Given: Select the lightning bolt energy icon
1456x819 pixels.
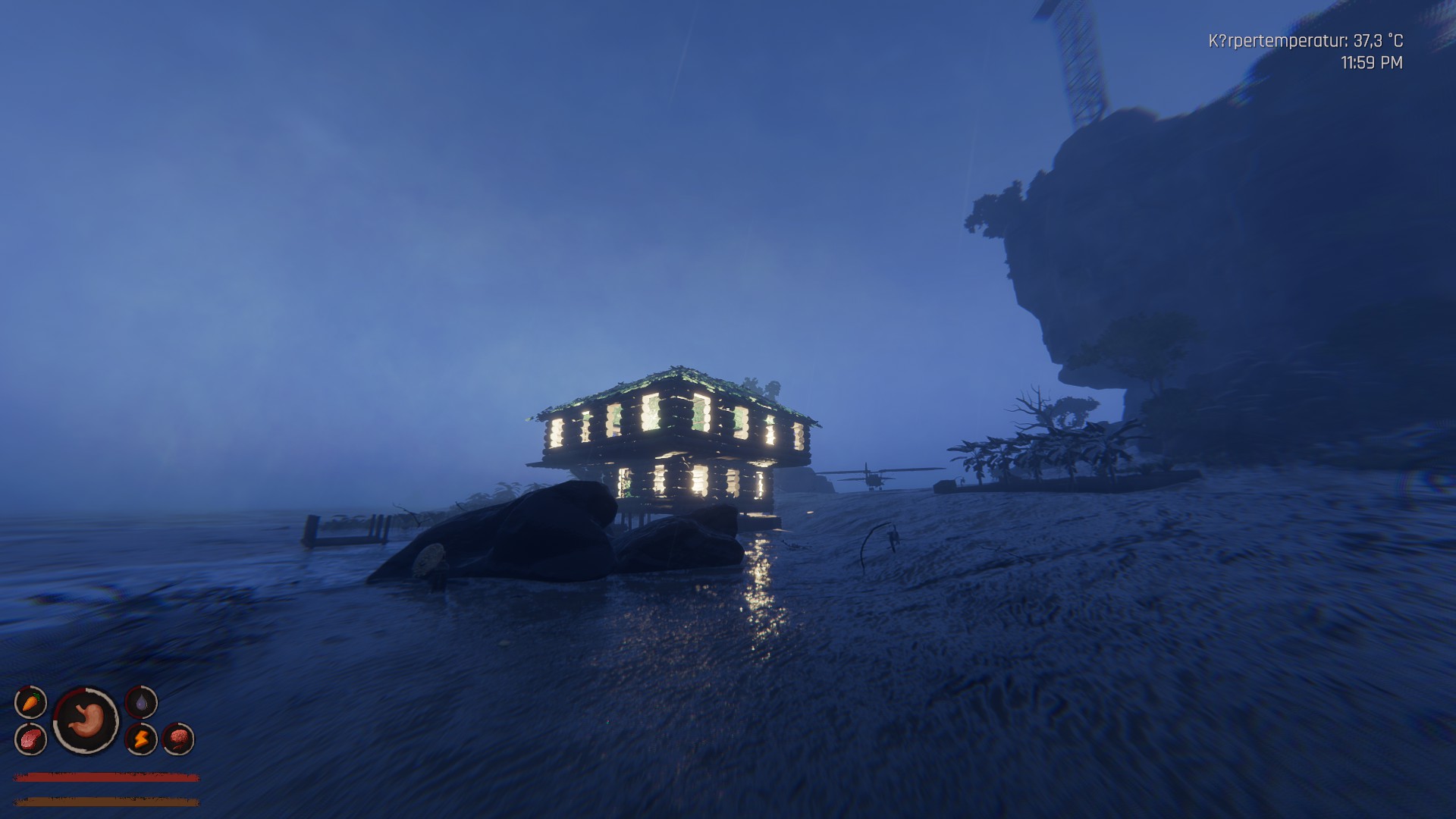Looking at the screenshot, I should pyautogui.click(x=141, y=738).
